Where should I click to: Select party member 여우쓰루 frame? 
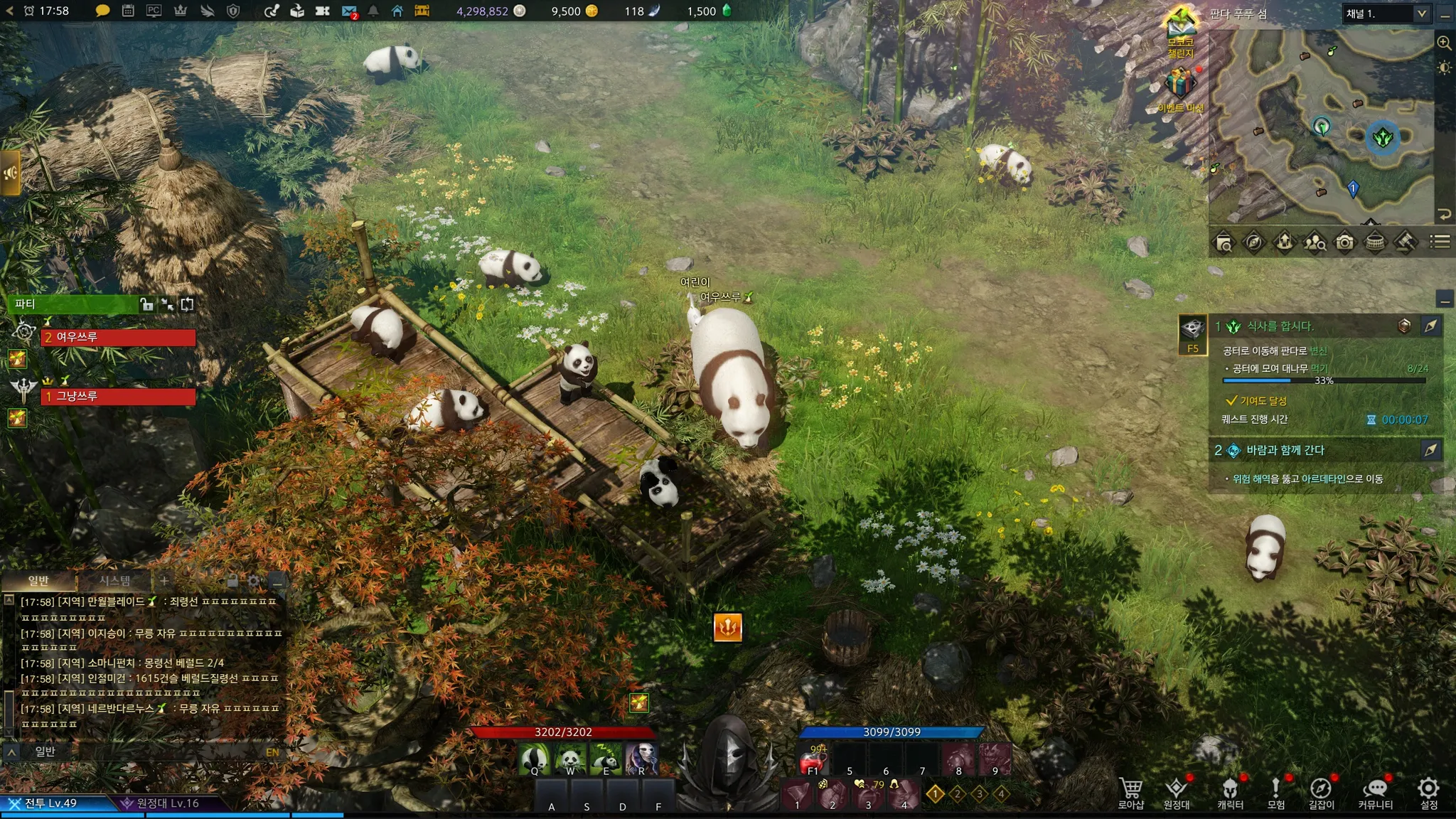118,337
